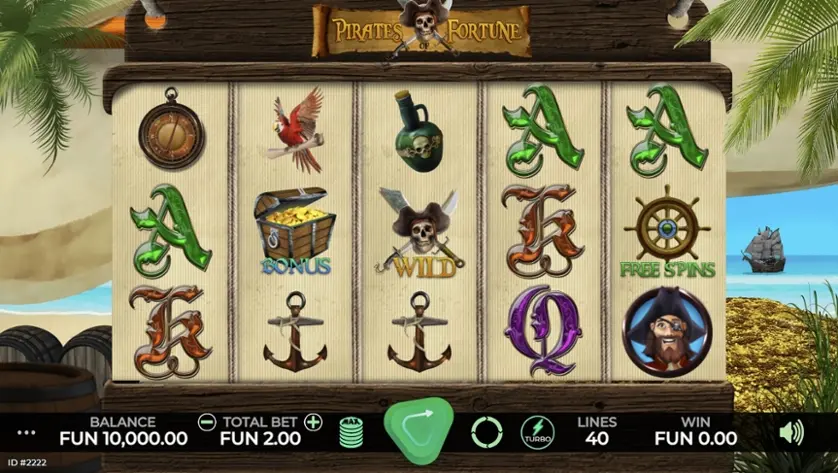Screen dimensions: 838x473
Task: Spin the reels with the green button
Action: (x=418, y=429)
